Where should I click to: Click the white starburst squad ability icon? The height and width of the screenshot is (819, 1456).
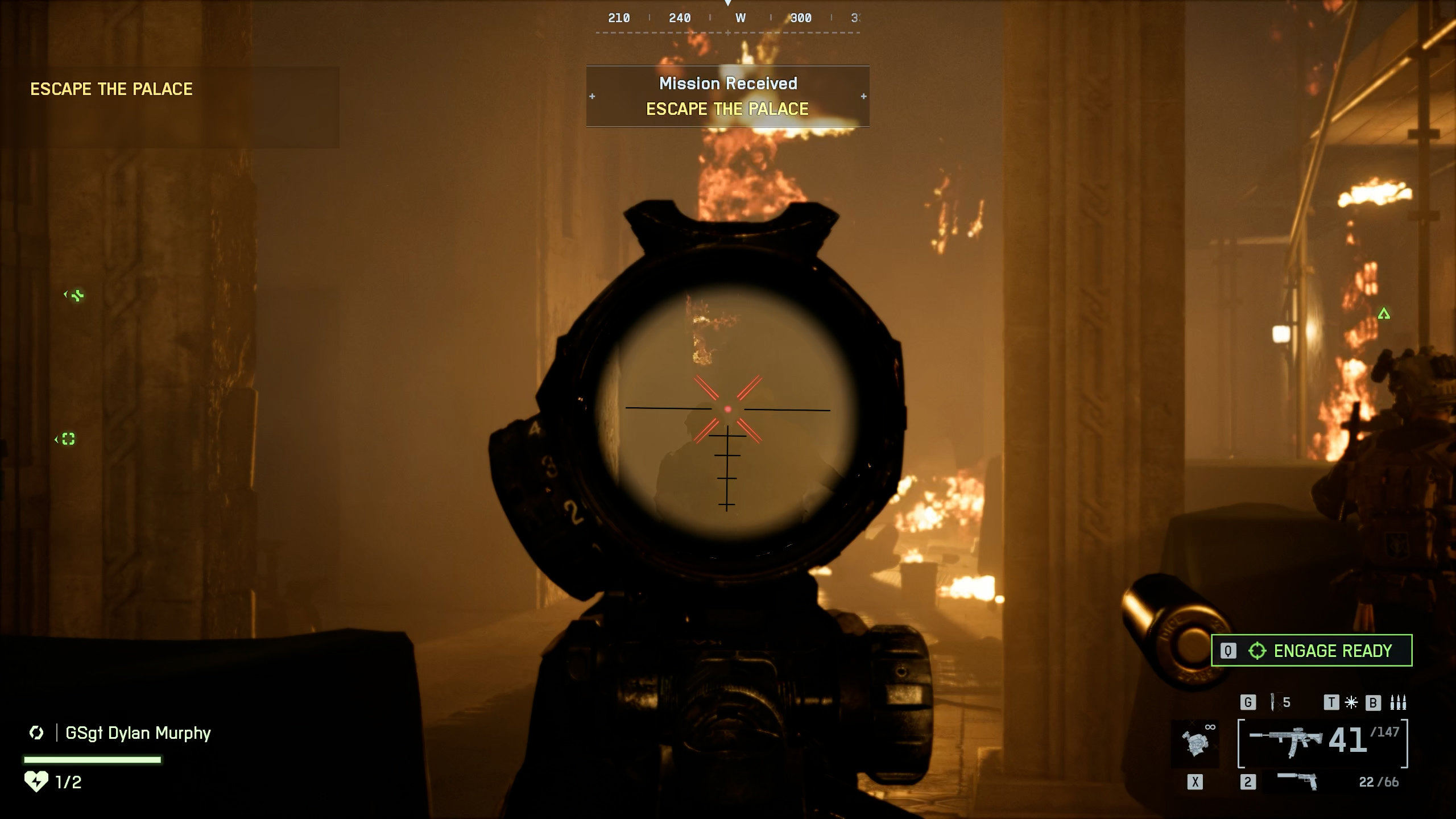[x=1351, y=702]
